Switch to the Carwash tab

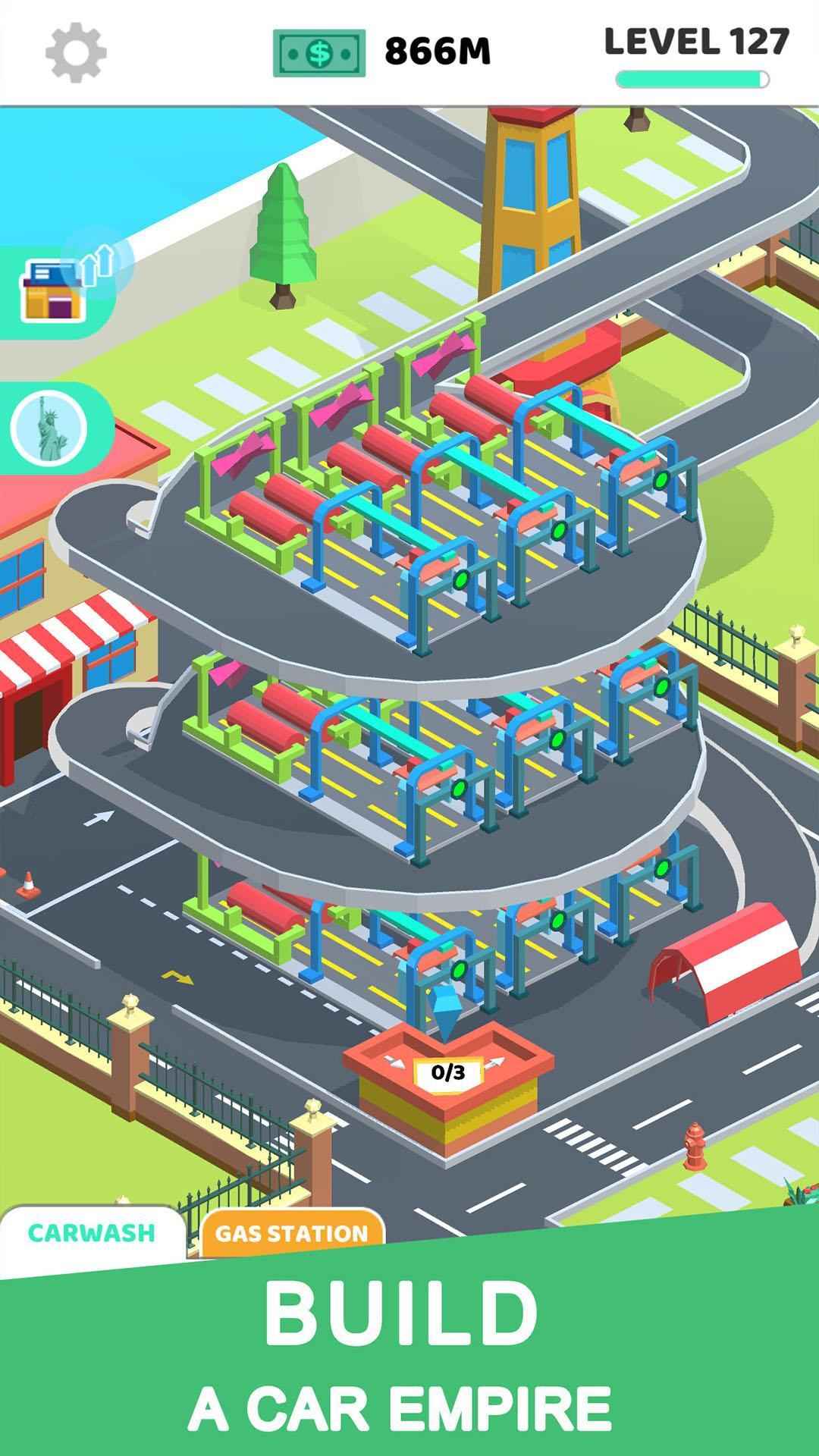(92, 1233)
